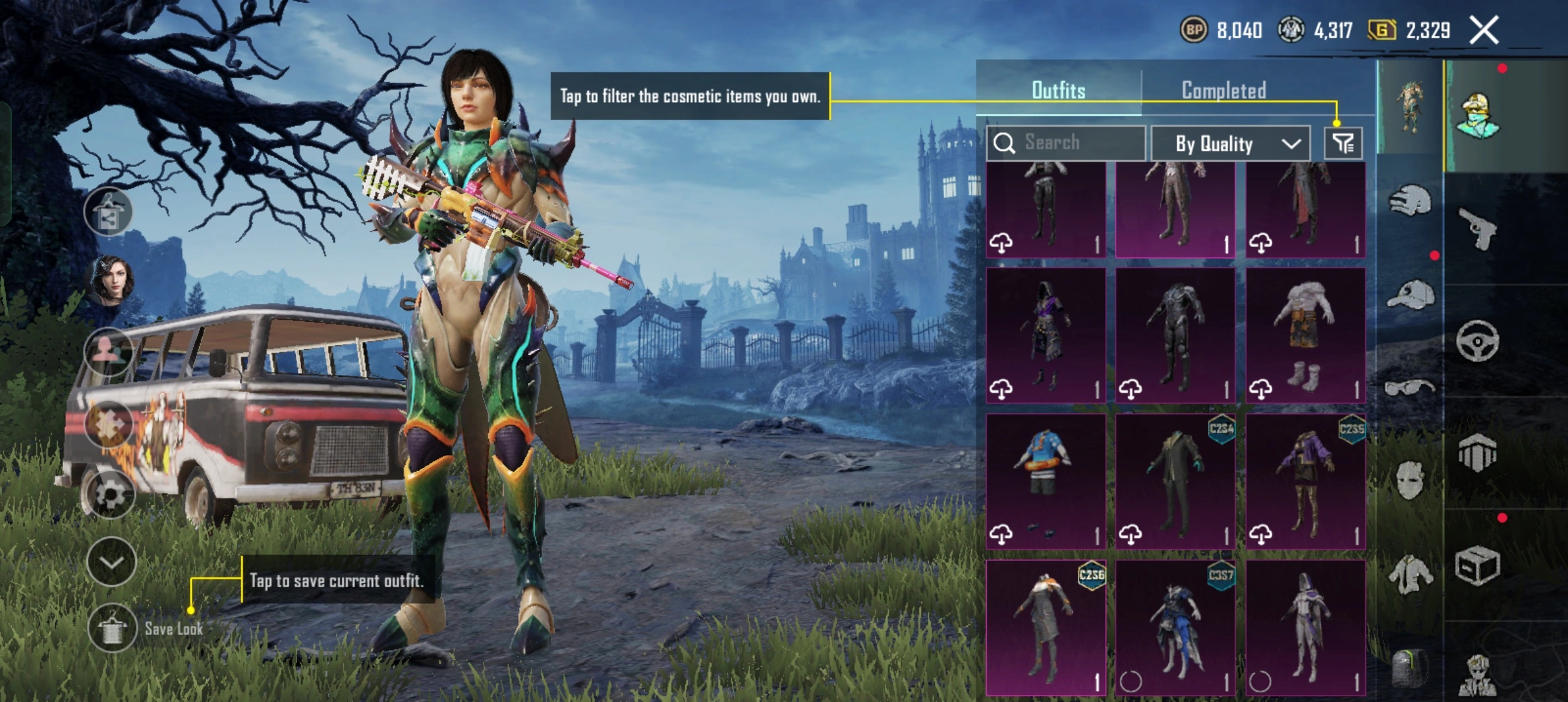Screen dimensions: 1568x702
Task: Toggle the owned items filter icon
Action: coord(1343,143)
